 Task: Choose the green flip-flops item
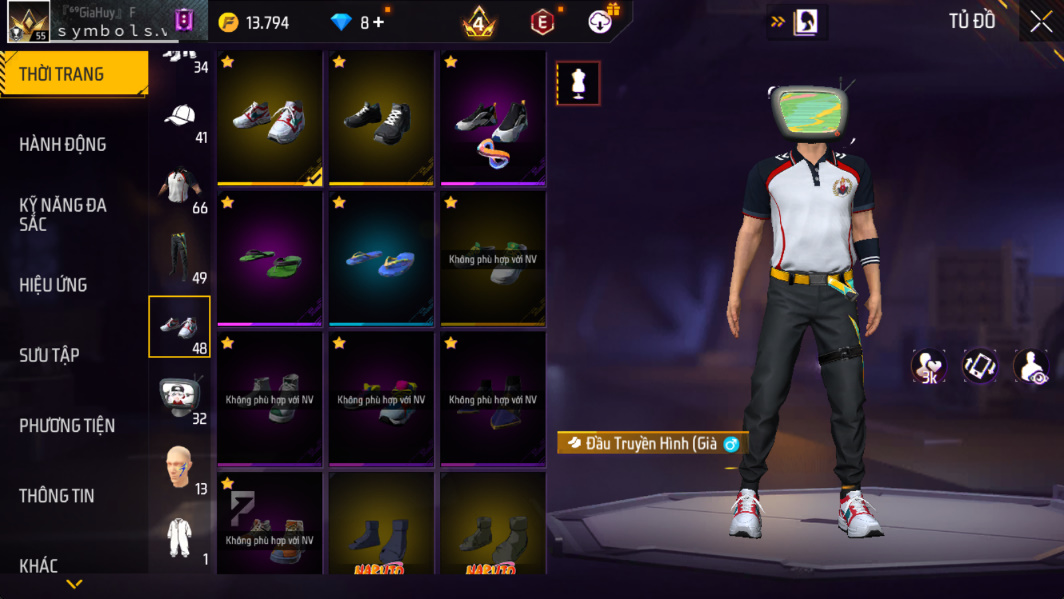[x=270, y=260]
